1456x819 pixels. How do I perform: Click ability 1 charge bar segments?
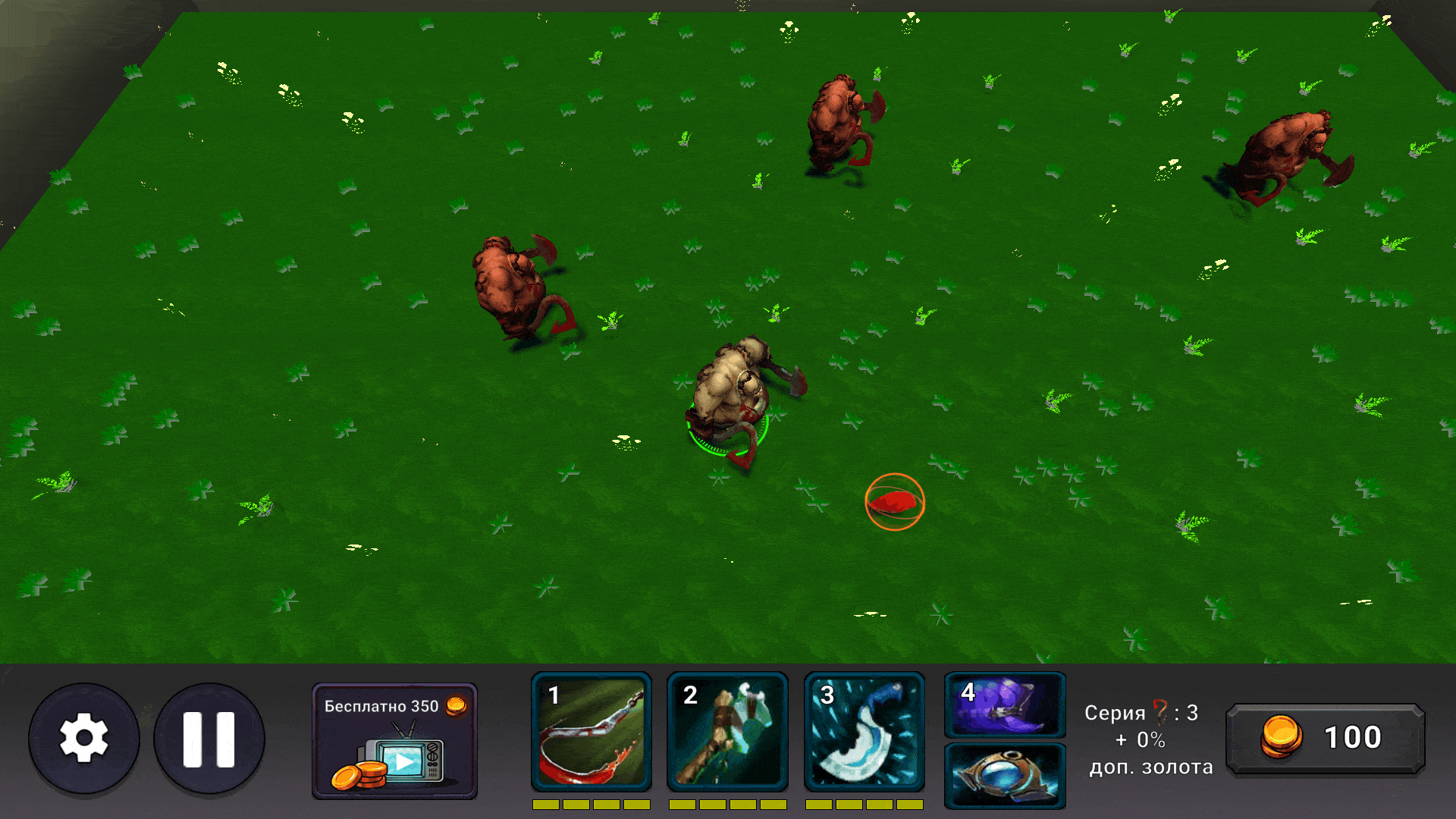[x=591, y=806]
